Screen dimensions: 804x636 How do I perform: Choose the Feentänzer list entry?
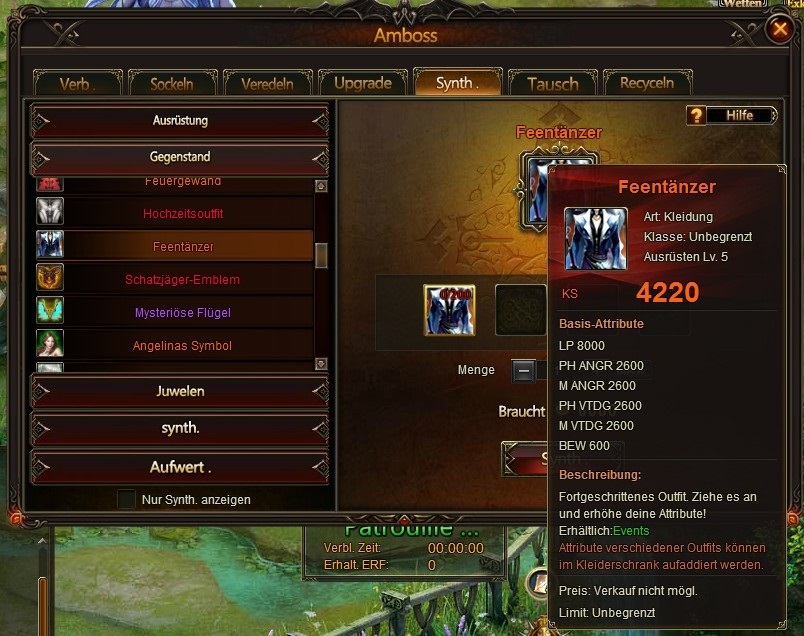coord(183,246)
